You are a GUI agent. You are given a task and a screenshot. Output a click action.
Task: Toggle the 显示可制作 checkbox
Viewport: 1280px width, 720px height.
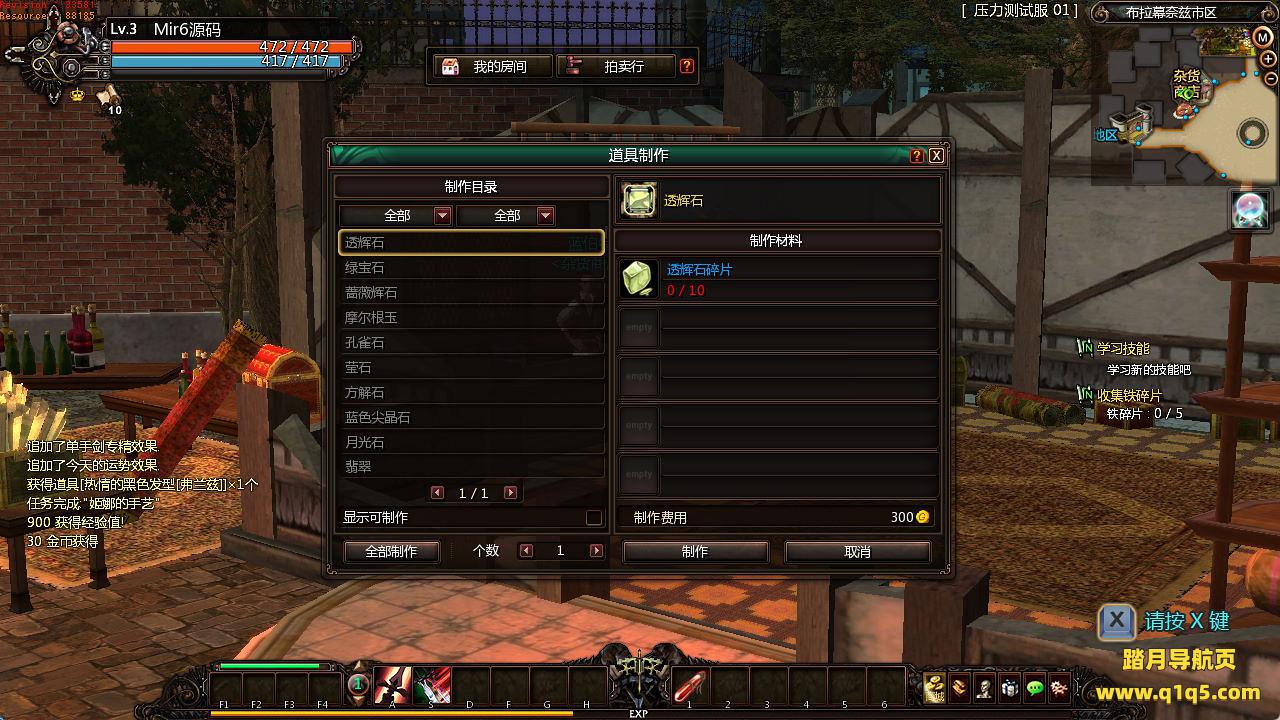(x=594, y=518)
